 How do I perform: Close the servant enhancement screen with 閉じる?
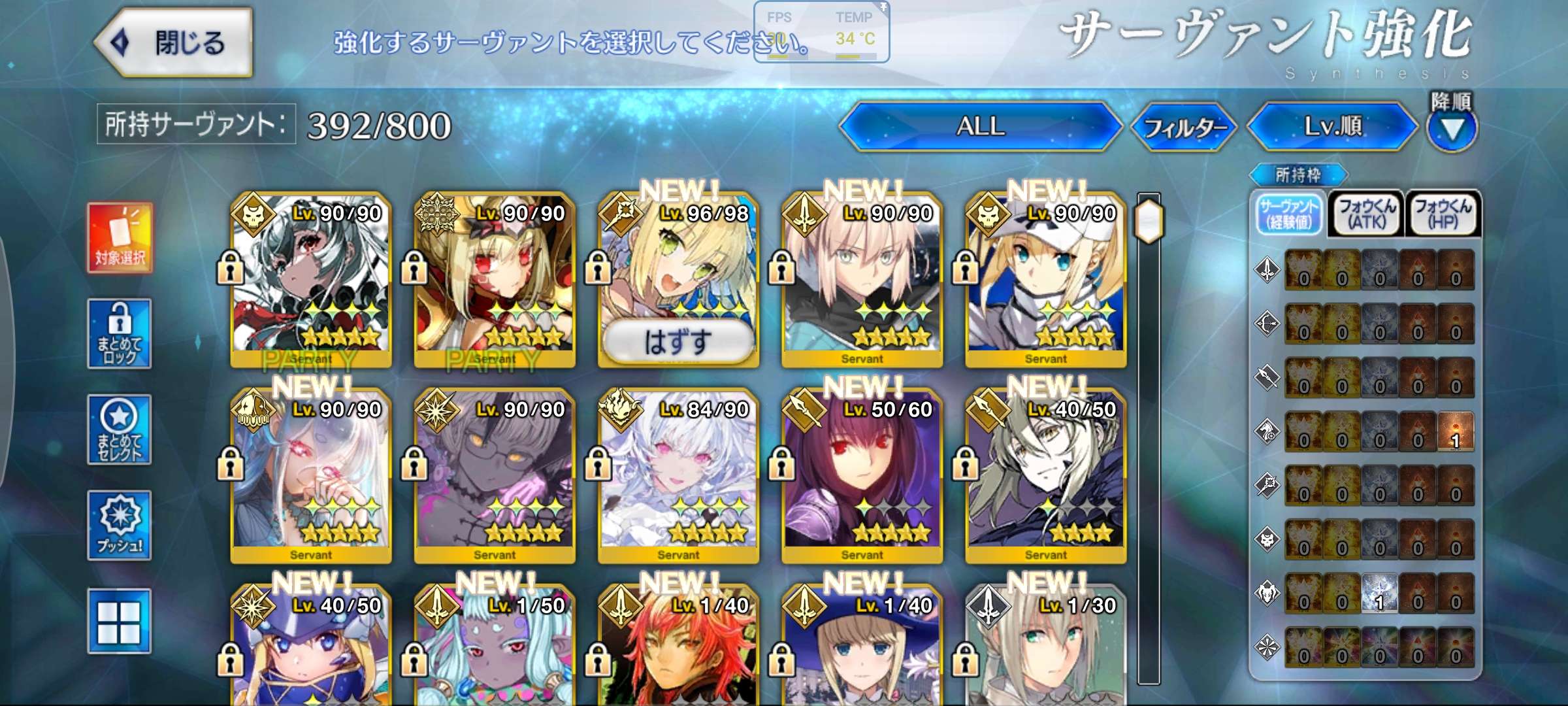coord(174,43)
